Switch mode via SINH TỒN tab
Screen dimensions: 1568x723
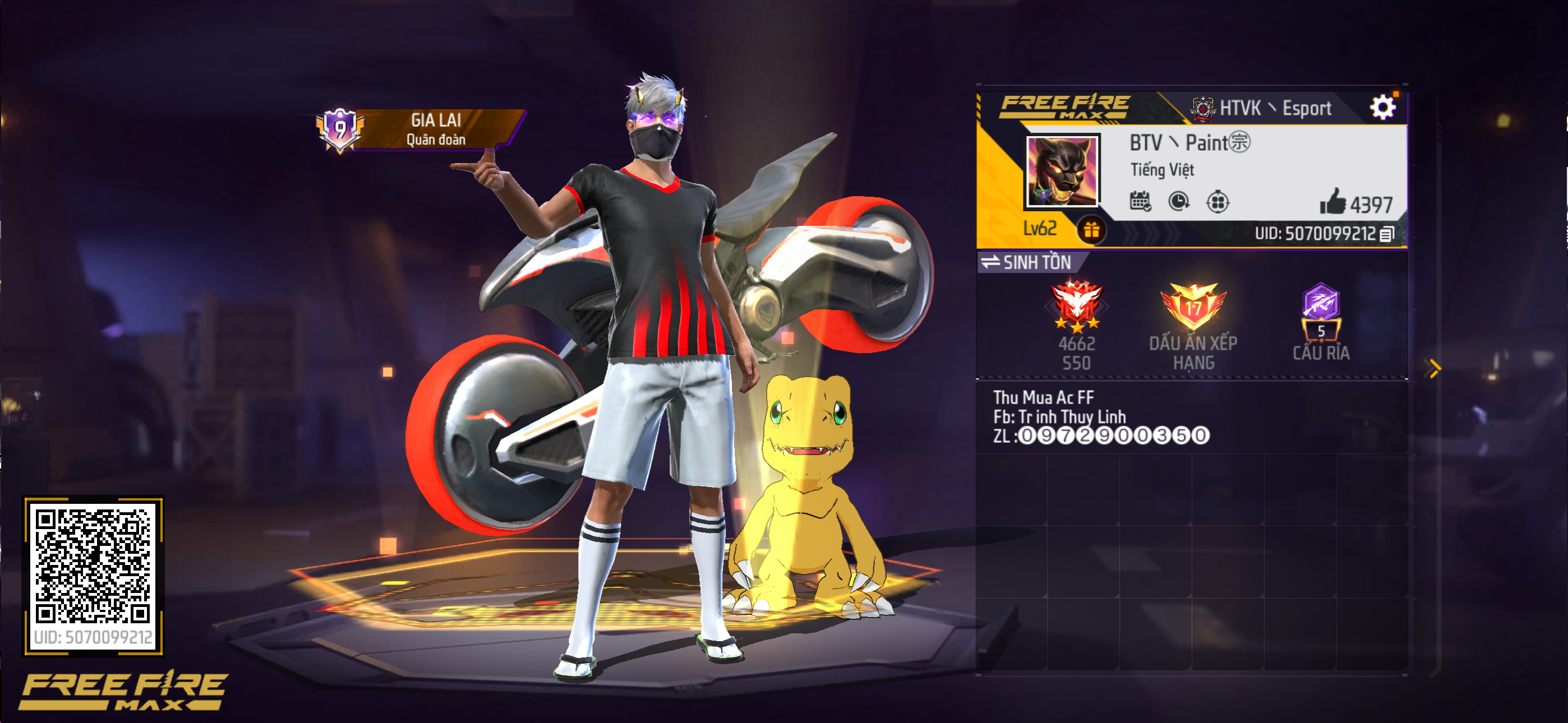coord(1028,262)
